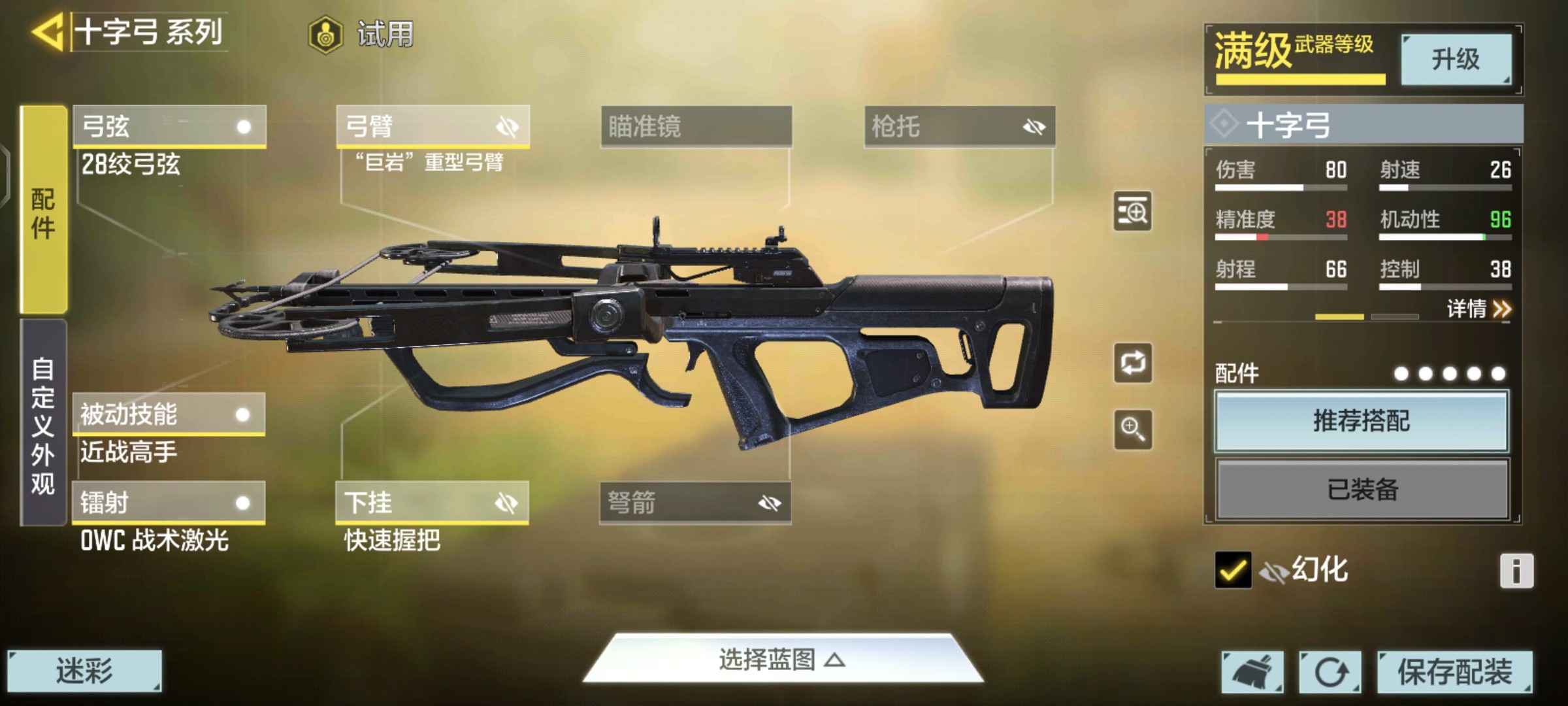The height and width of the screenshot is (706, 1568).
Task: Open the 被动技能 perk slot
Action: click(x=169, y=414)
